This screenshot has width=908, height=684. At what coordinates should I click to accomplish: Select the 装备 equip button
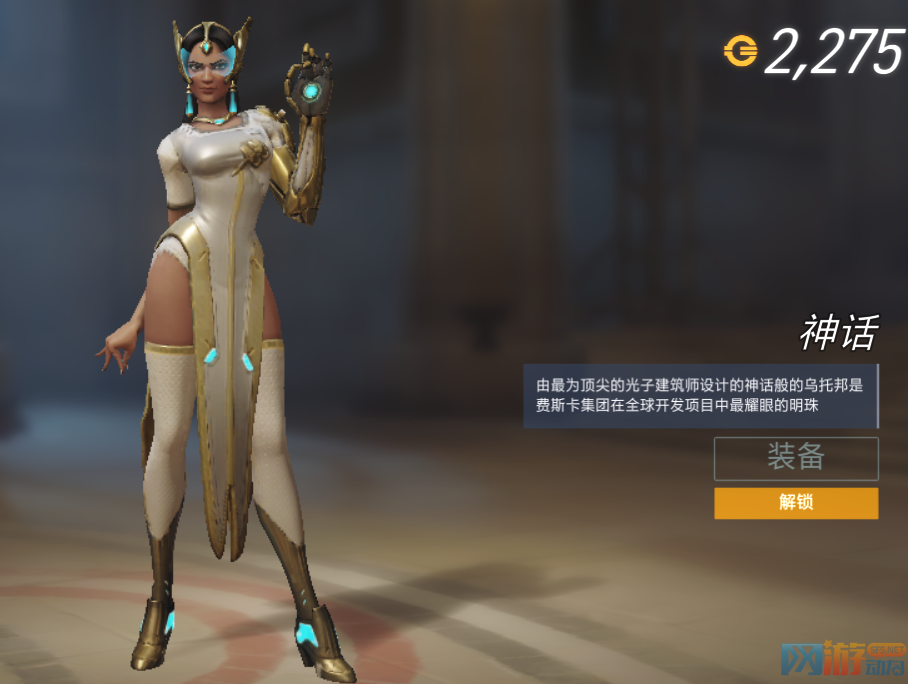796,458
